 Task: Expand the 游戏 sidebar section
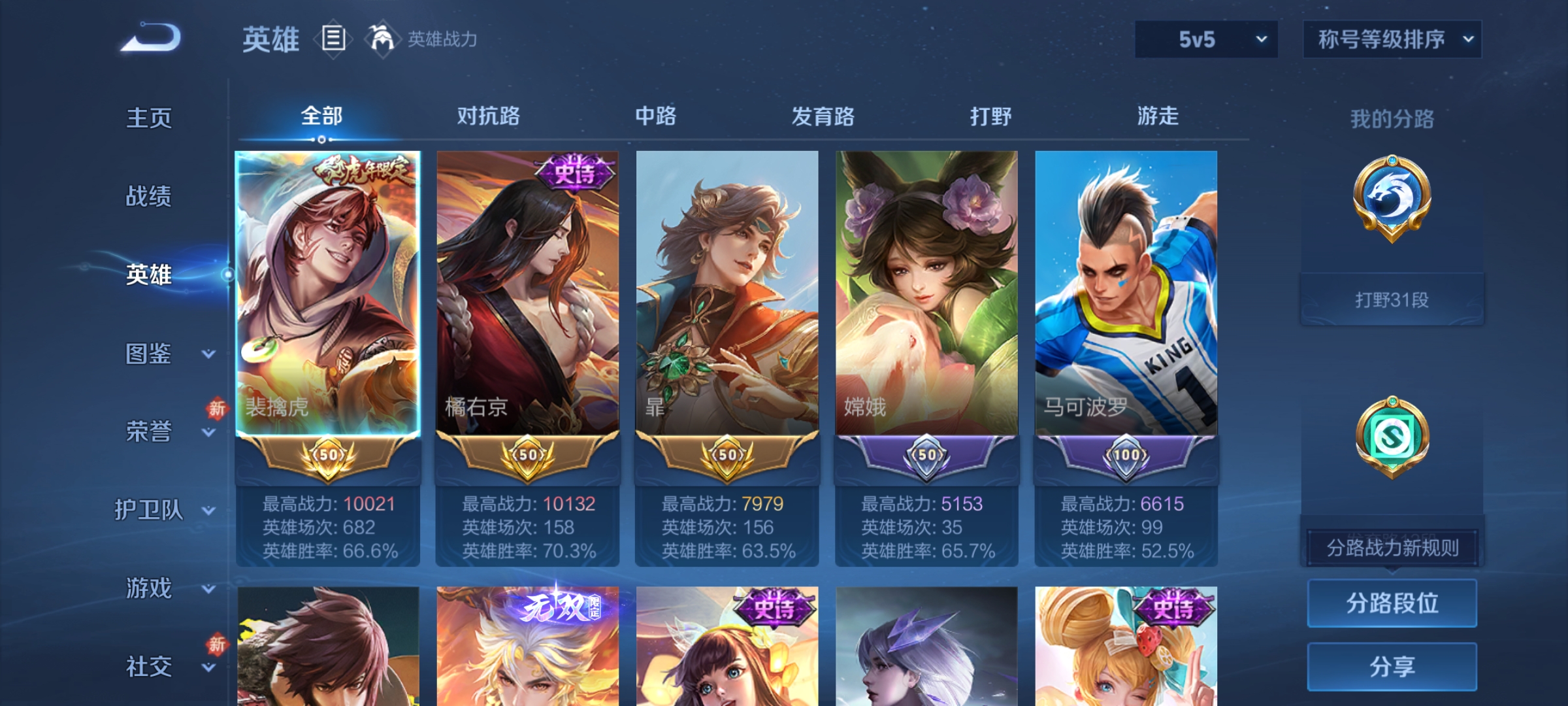[x=150, y=588]
